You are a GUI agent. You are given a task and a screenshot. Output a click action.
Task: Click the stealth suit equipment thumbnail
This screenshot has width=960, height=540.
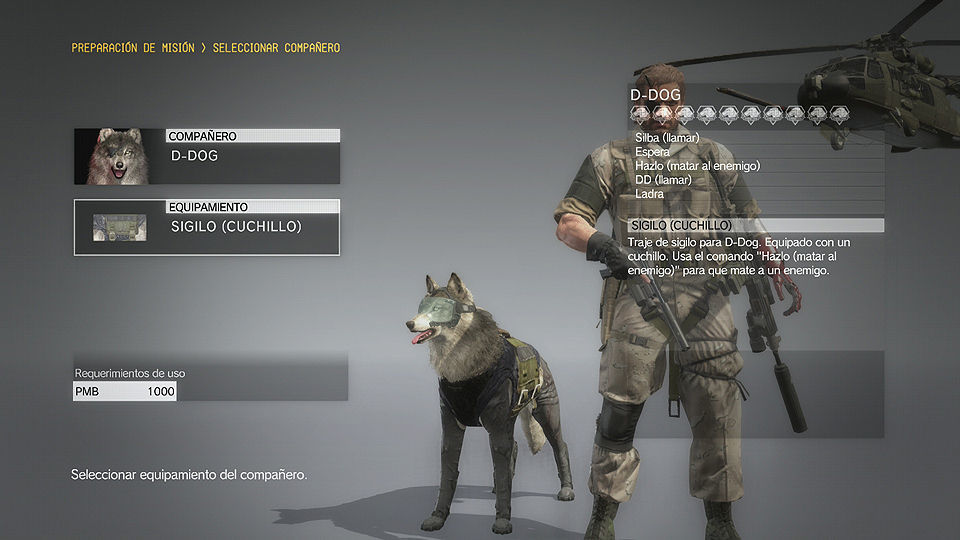click(119, 227)
